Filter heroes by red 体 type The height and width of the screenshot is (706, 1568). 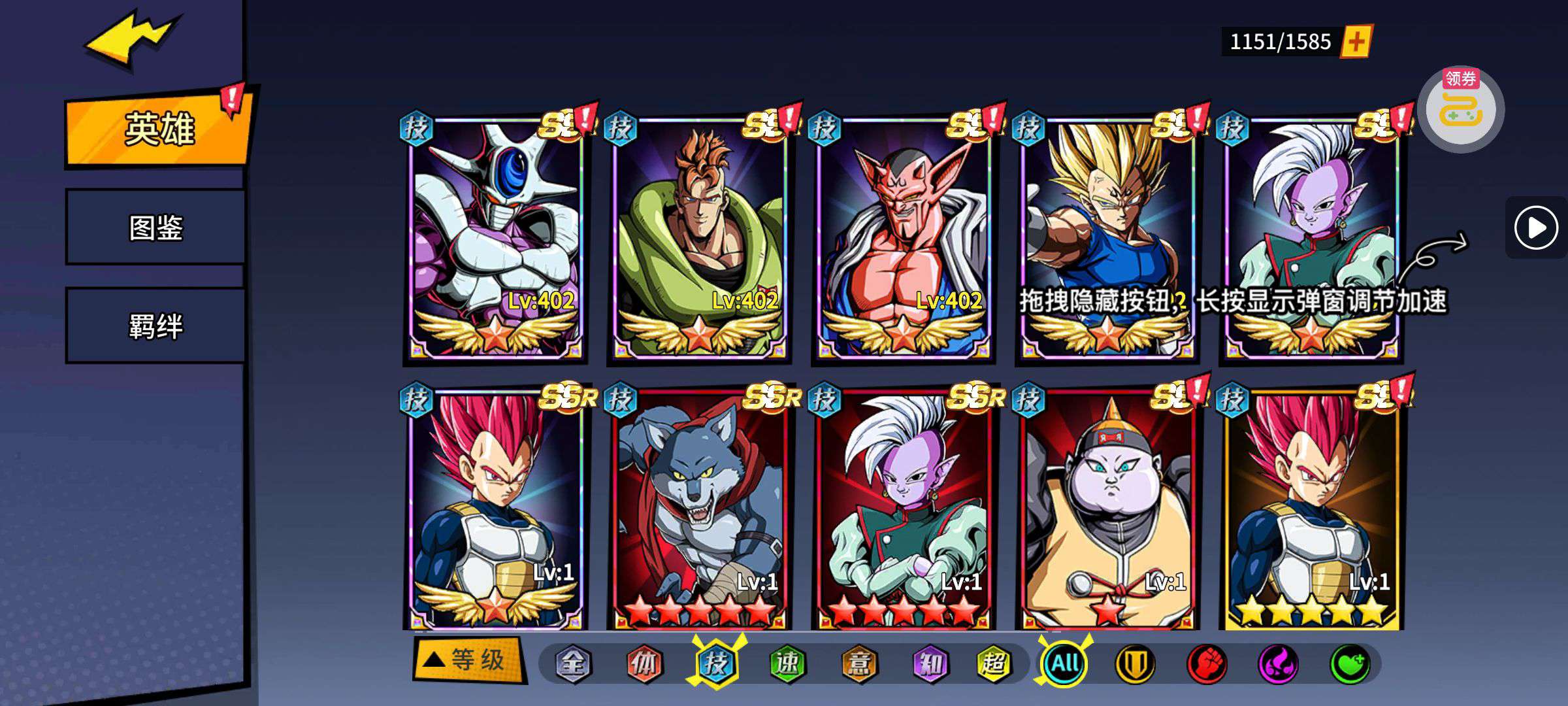644,664
